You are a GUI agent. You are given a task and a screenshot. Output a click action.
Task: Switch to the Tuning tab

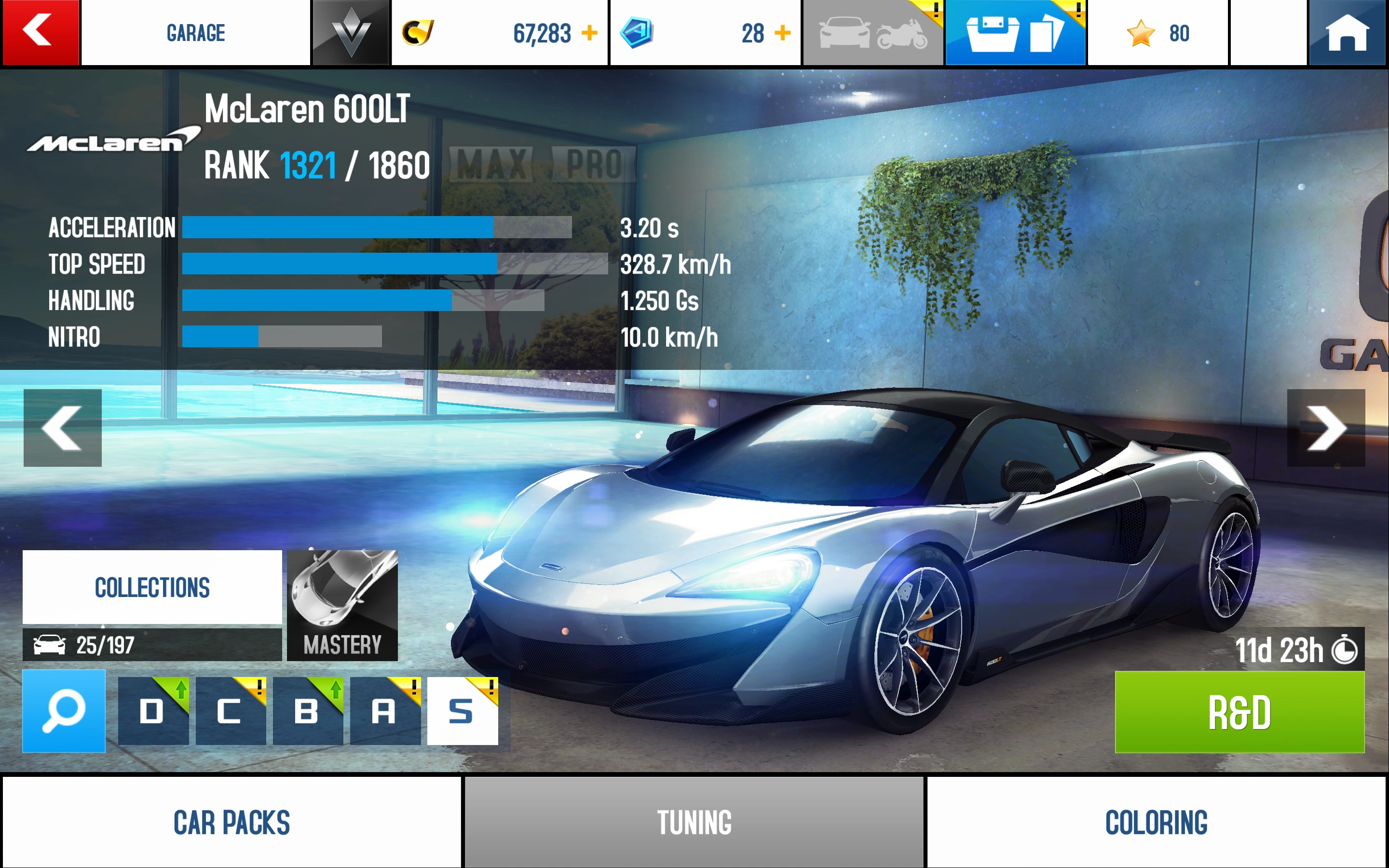(x=694, y=822)
